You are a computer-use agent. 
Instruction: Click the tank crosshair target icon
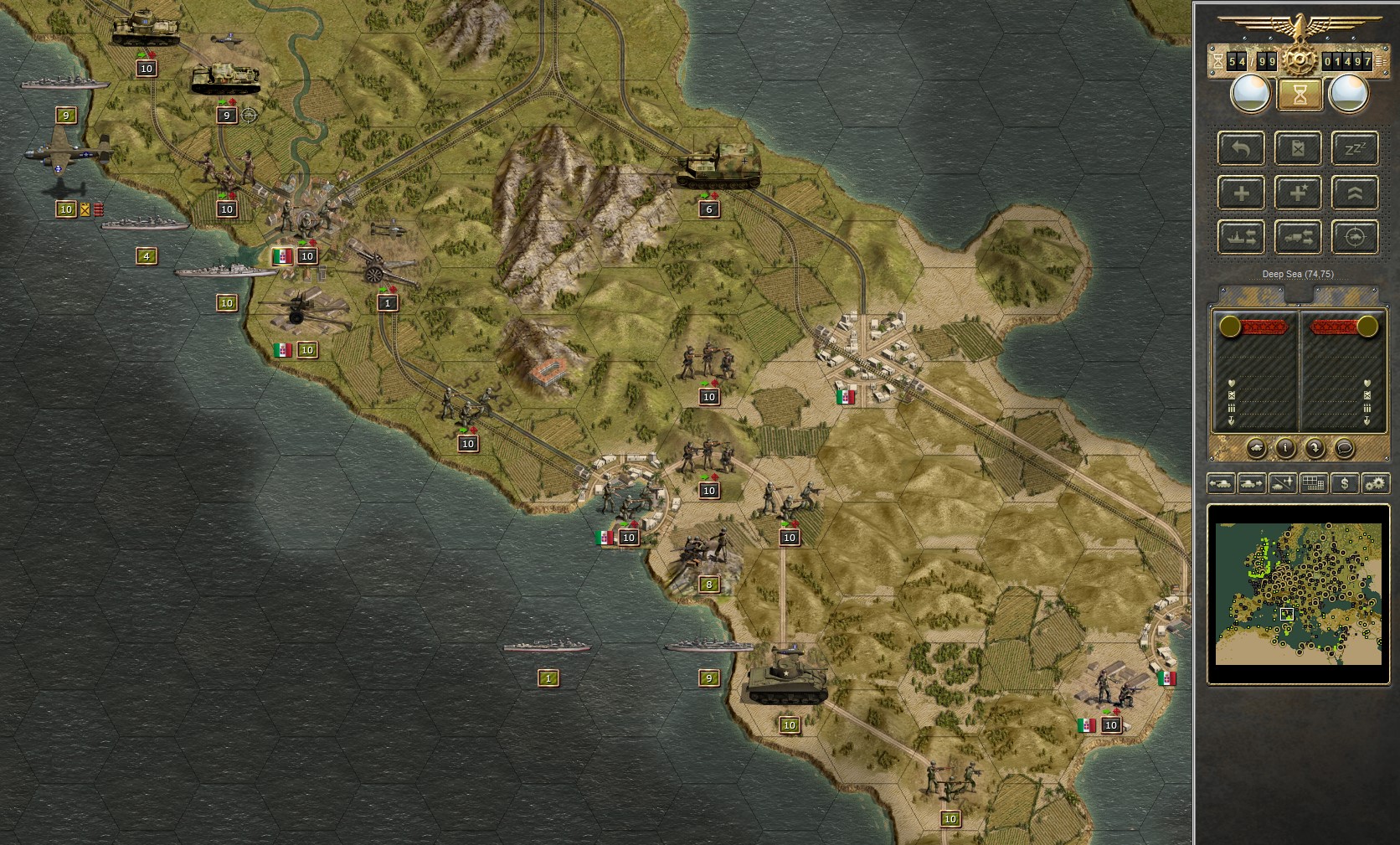tap(1355, 237)
